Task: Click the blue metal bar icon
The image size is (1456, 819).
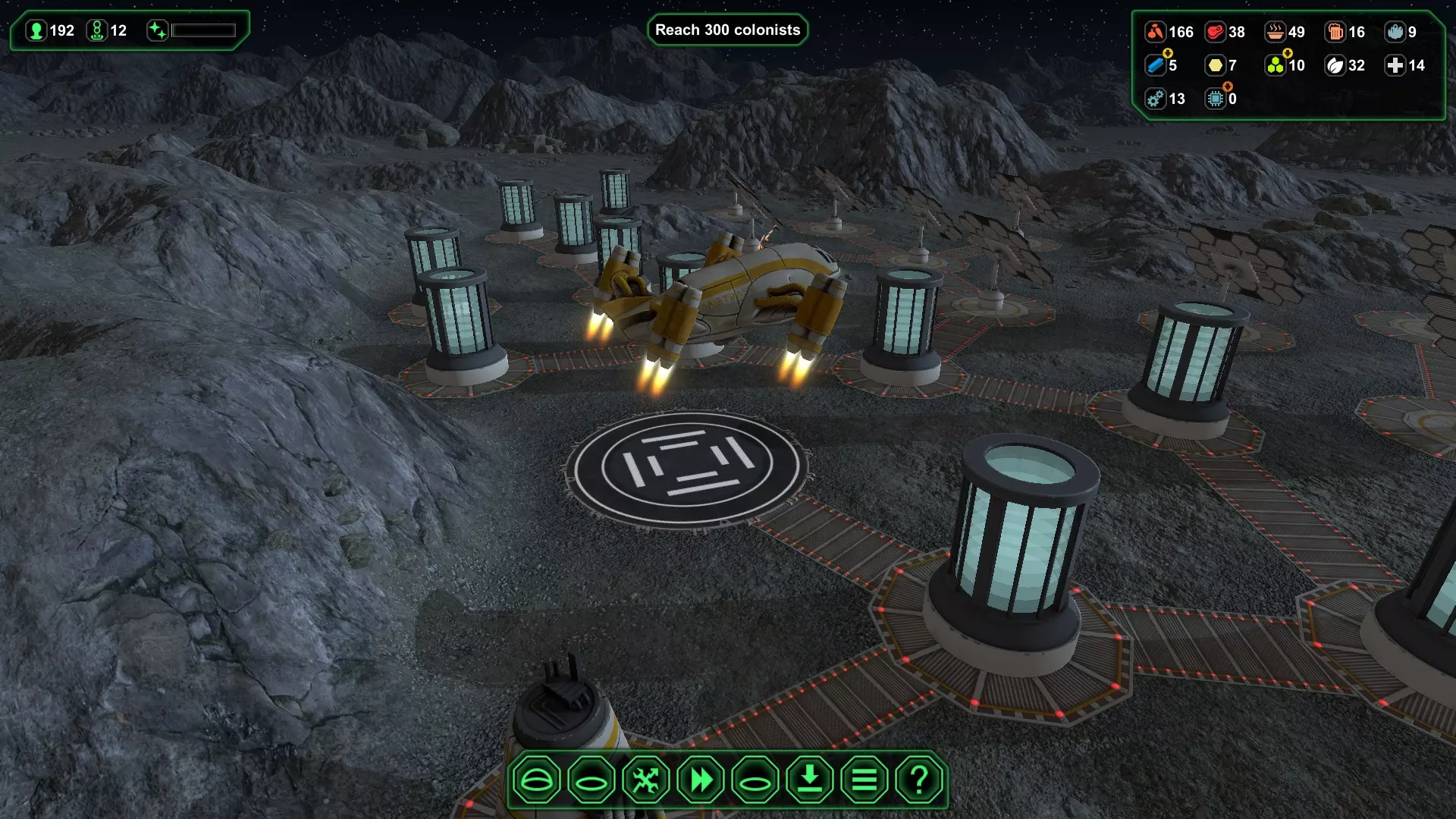Action: click(x=1154, y=65)
